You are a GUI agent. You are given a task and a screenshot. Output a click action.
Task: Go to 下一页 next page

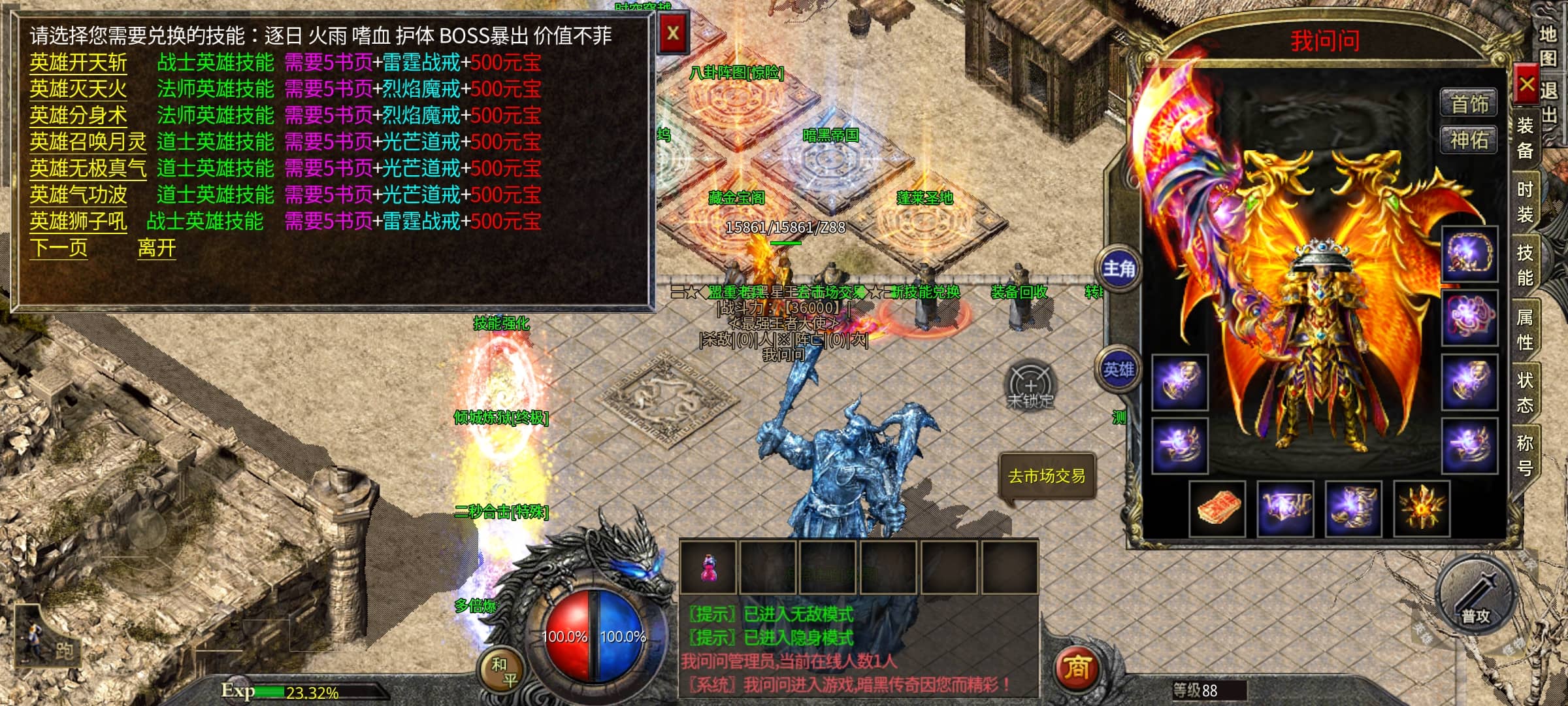(x=58, y=248)
